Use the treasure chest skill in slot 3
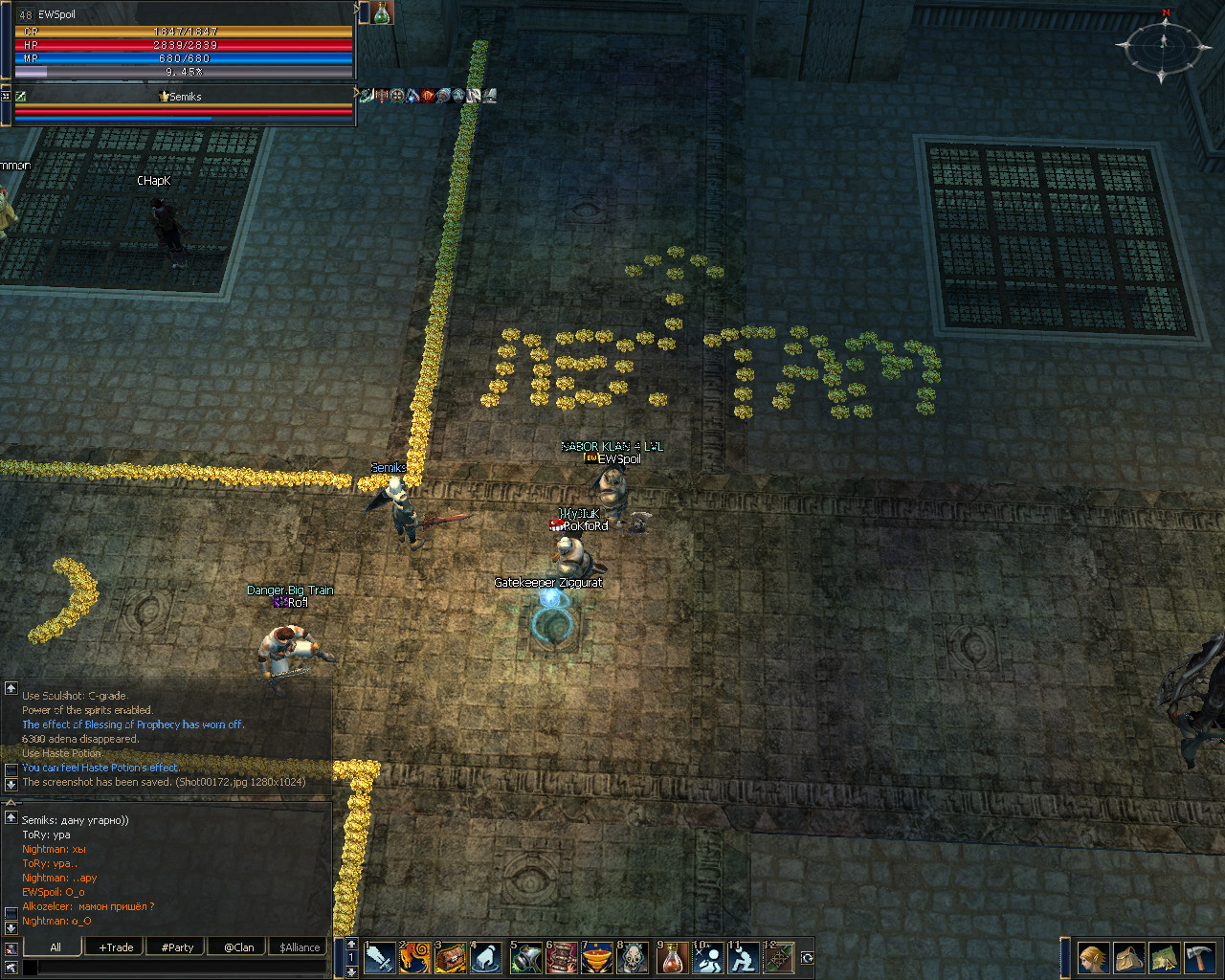The width and height of the screenshot is (1225, 980). [x=451, y=957]
